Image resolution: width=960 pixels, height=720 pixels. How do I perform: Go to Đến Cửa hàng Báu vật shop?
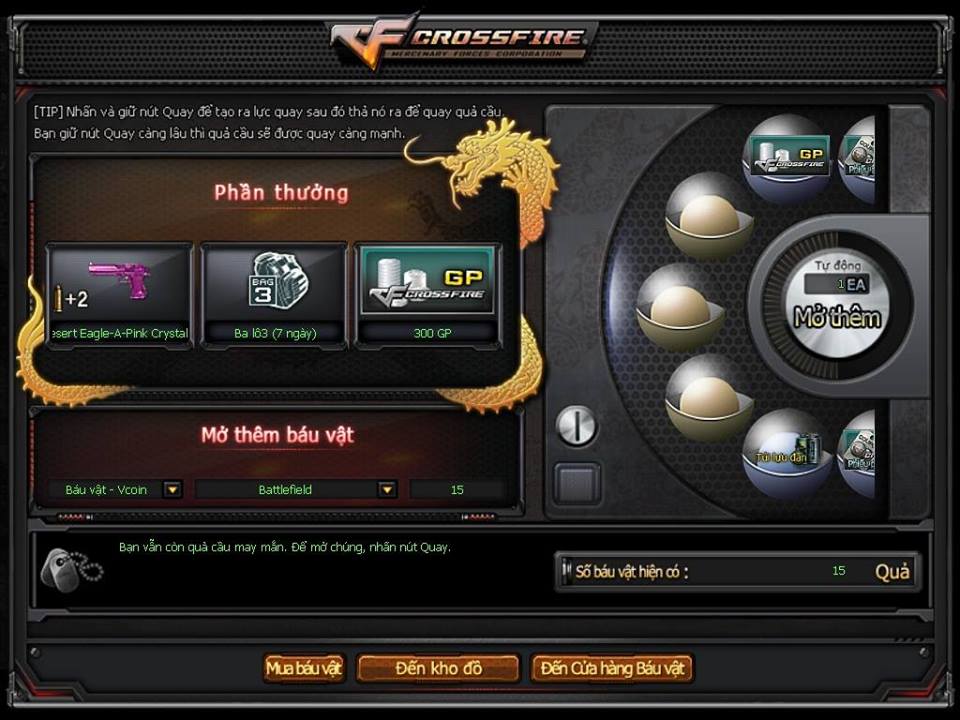611,668
